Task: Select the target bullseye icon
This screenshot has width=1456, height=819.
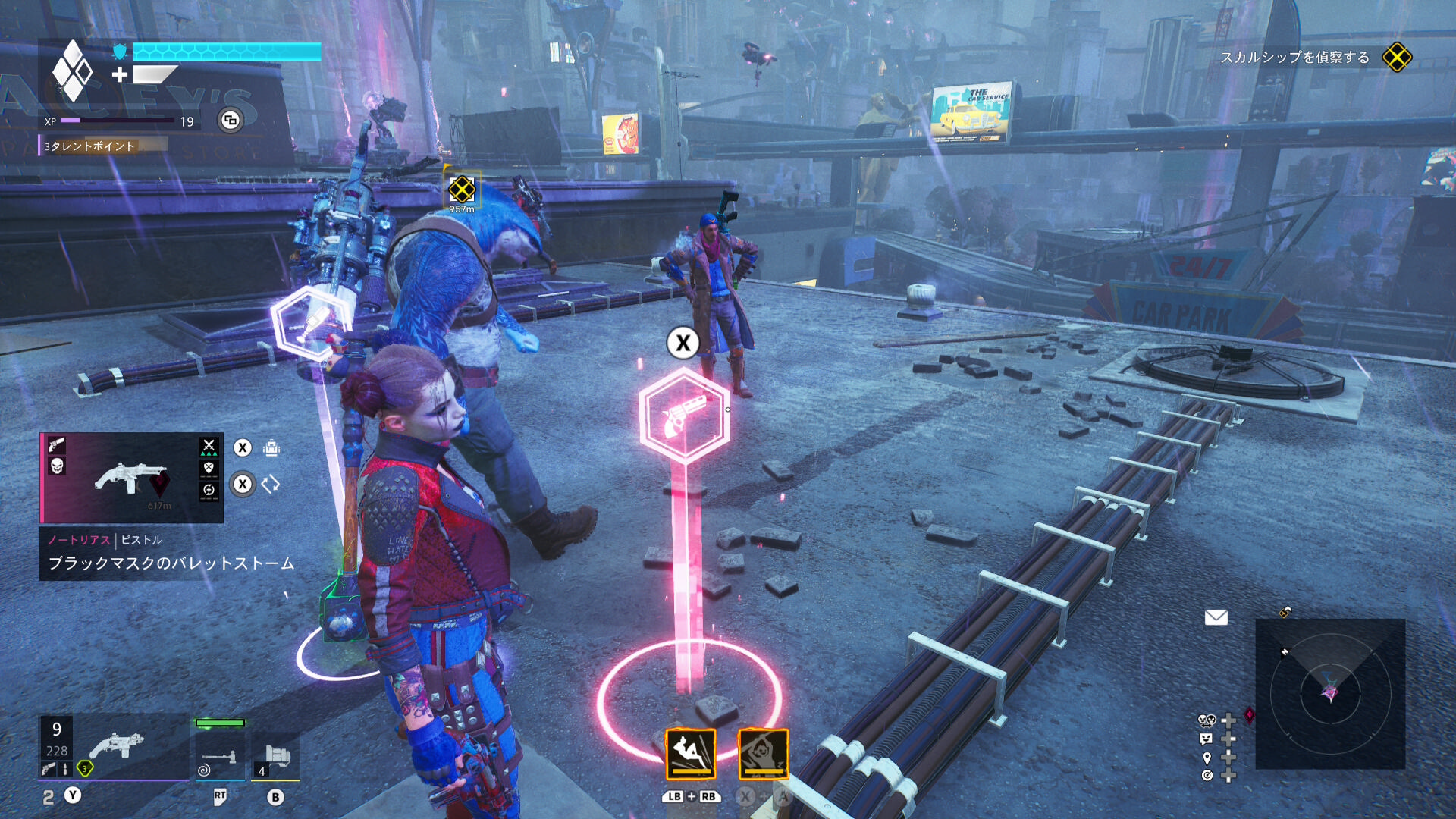Action: point(1207,775)
